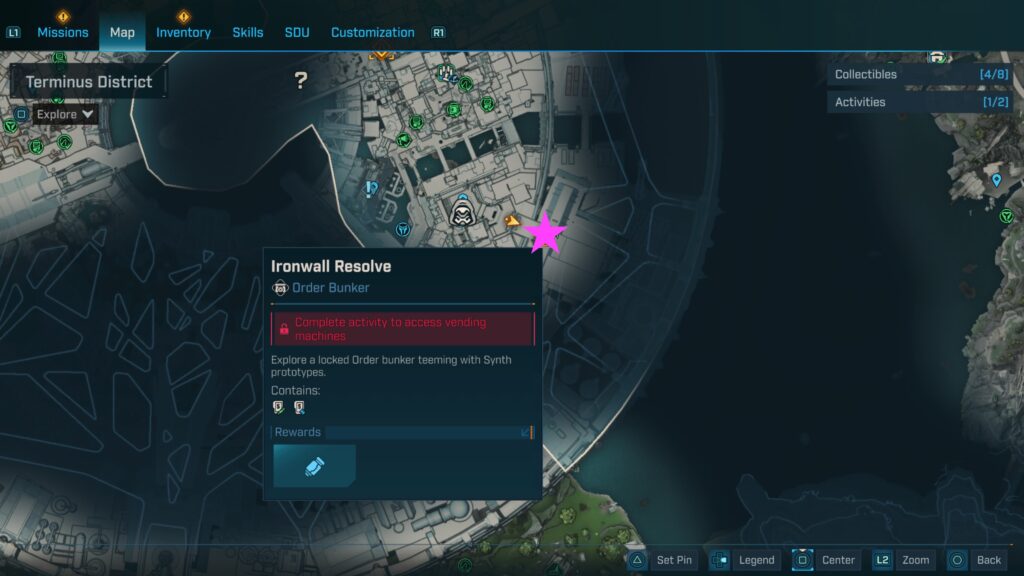
Task: Click the Legend button
Action: point(746,560)
